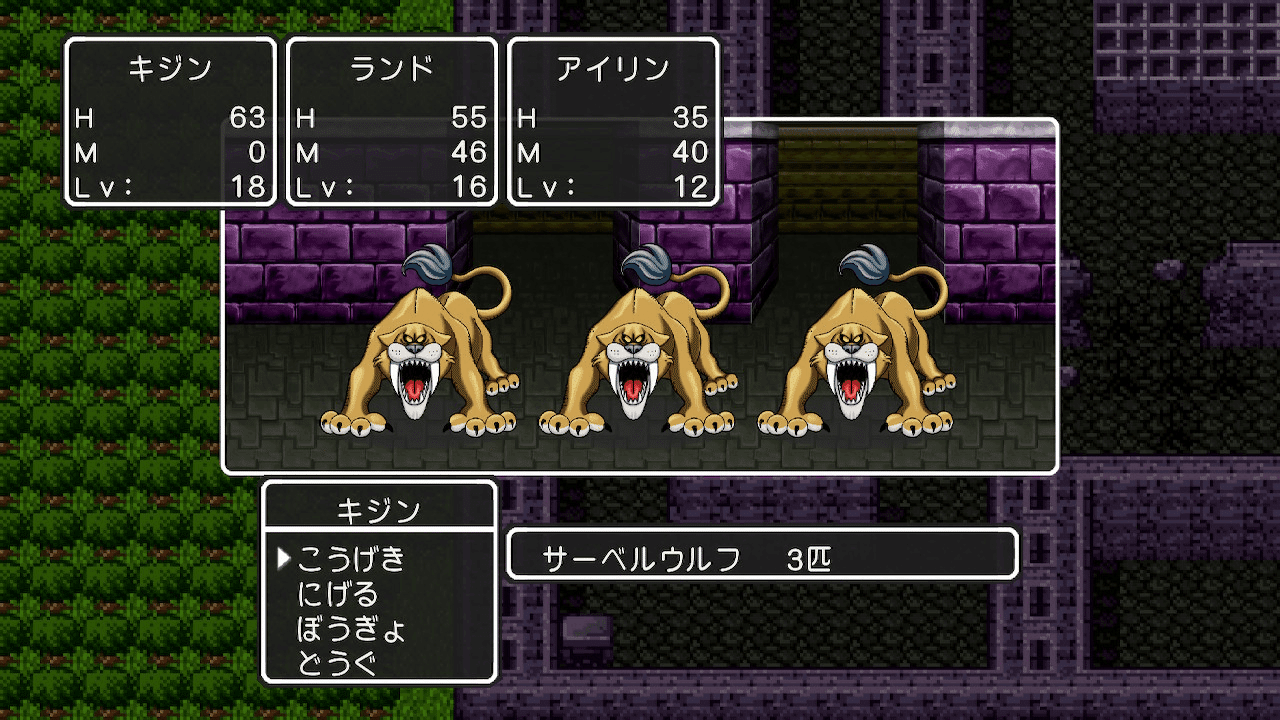Click ランド's status window
1280x720 pixels.
(x=392, y=120)
